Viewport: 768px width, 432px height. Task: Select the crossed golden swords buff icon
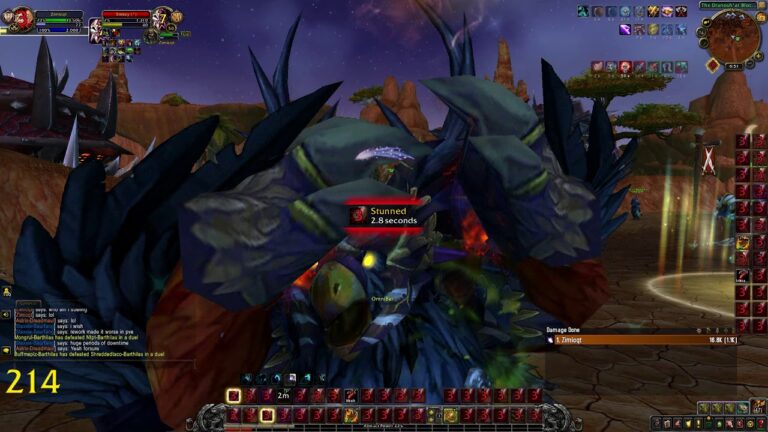(x=653, y=11)
